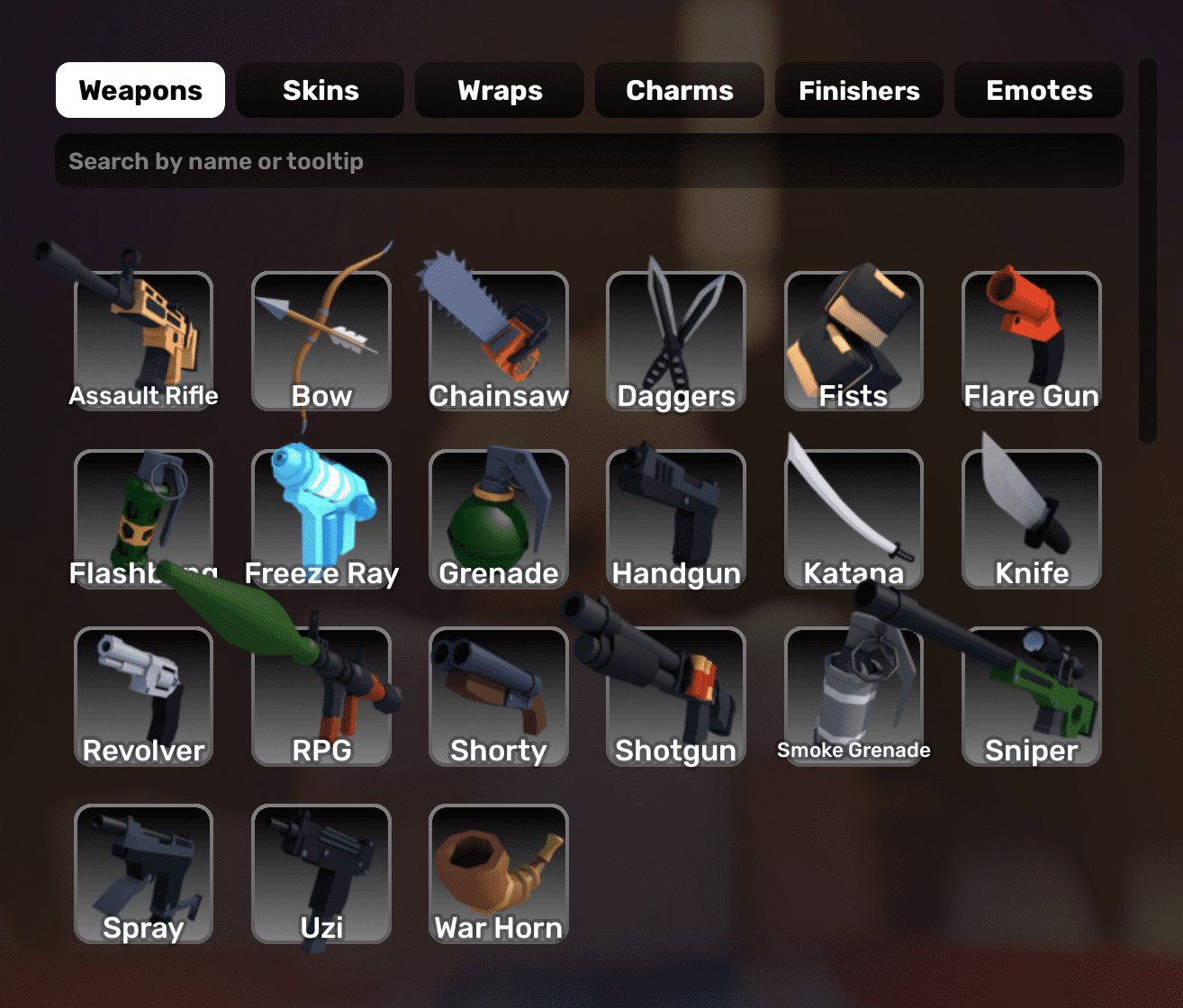The image size is (1183, 1008).
Task: Switch to the Skins tab
Action: tap(320, 90)
